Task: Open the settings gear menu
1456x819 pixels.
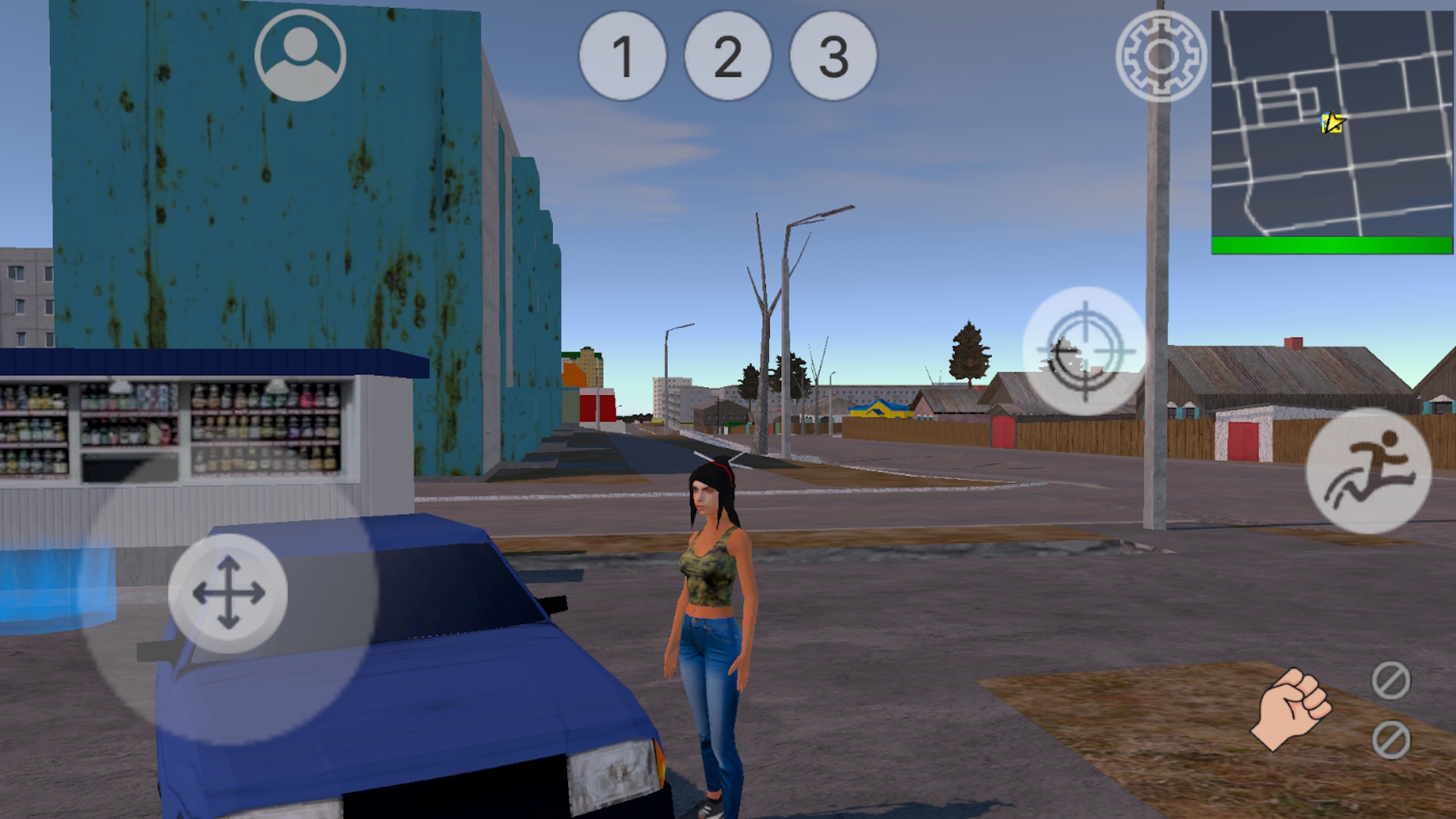Action: (x=1160, y=58)
